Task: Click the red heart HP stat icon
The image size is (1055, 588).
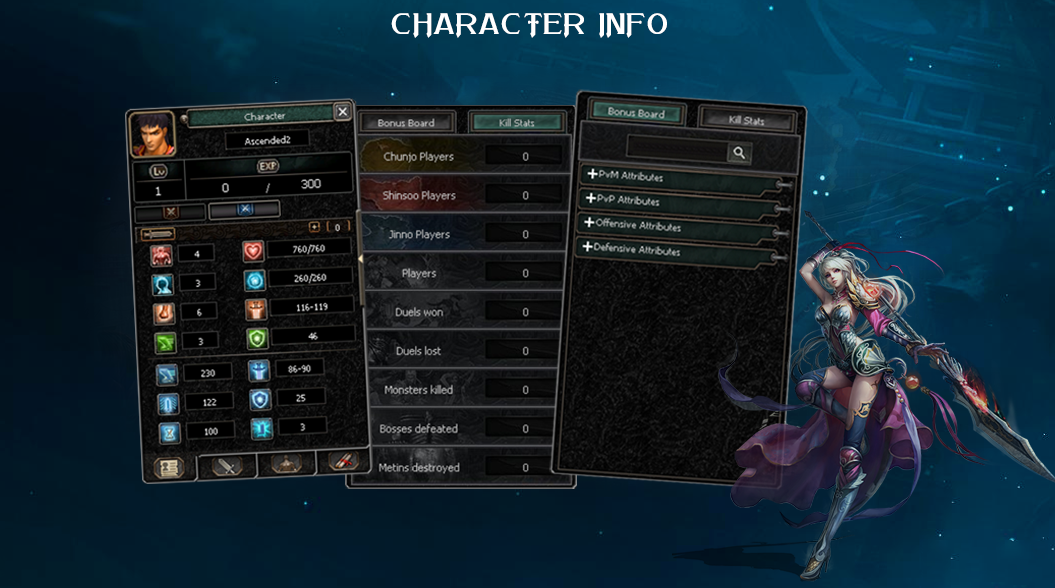Action: pyautogui.click(x=253, y=252)
